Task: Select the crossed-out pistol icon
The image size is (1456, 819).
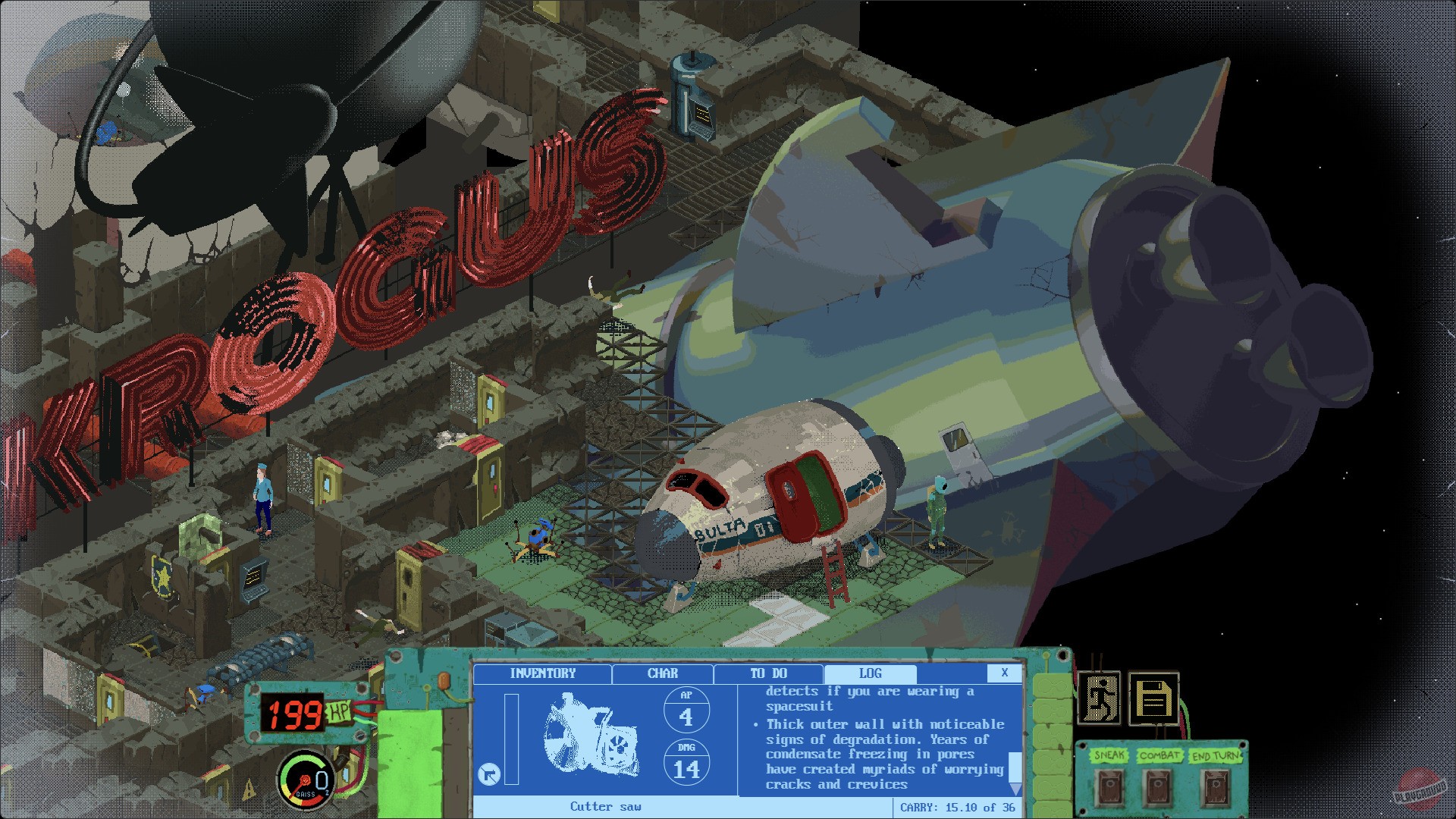Action: [x=489, y=773]
